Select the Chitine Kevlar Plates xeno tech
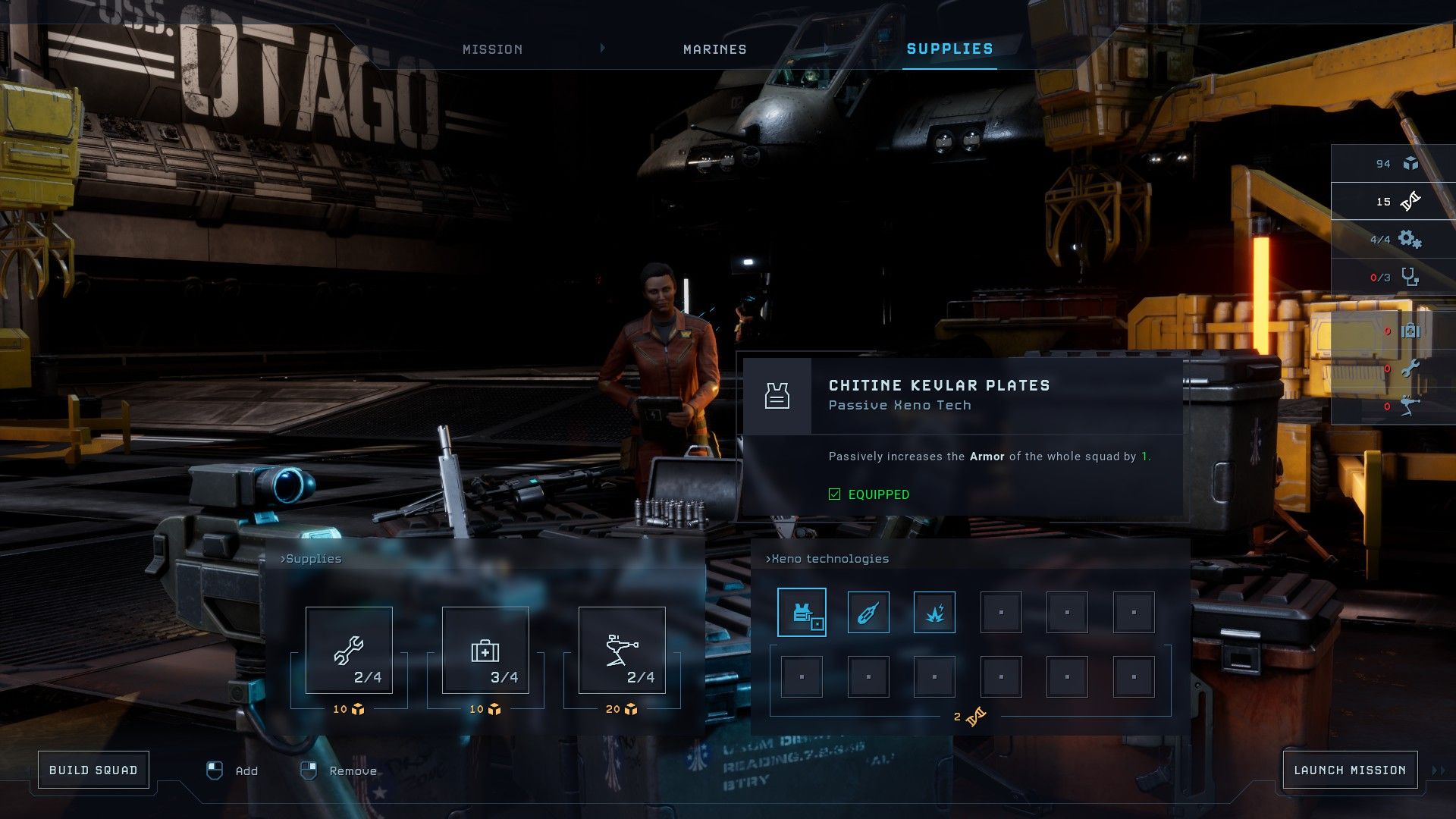The image size is (1456, 819). click(802, 612)
